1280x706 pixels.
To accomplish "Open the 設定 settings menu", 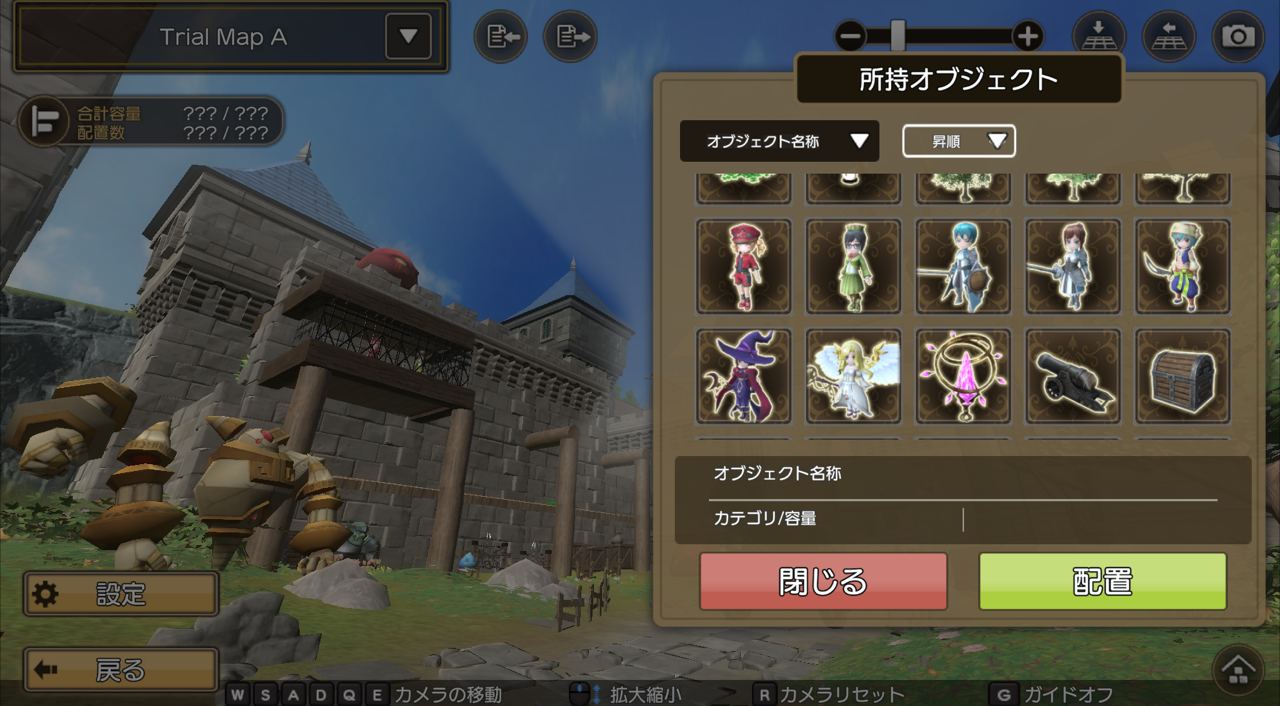I will [121, 595].
